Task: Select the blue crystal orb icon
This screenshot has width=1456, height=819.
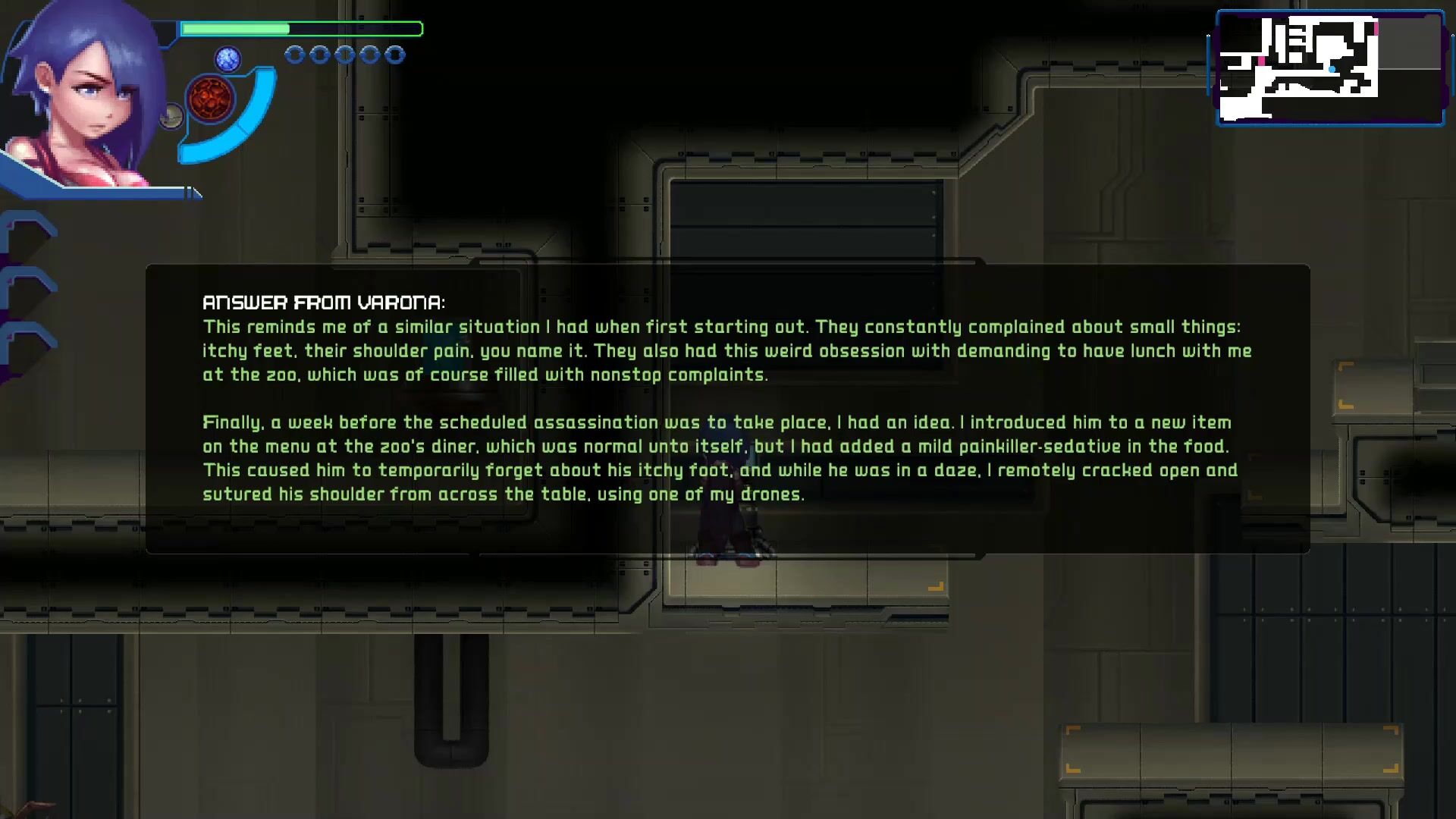Action: (227, 58)
